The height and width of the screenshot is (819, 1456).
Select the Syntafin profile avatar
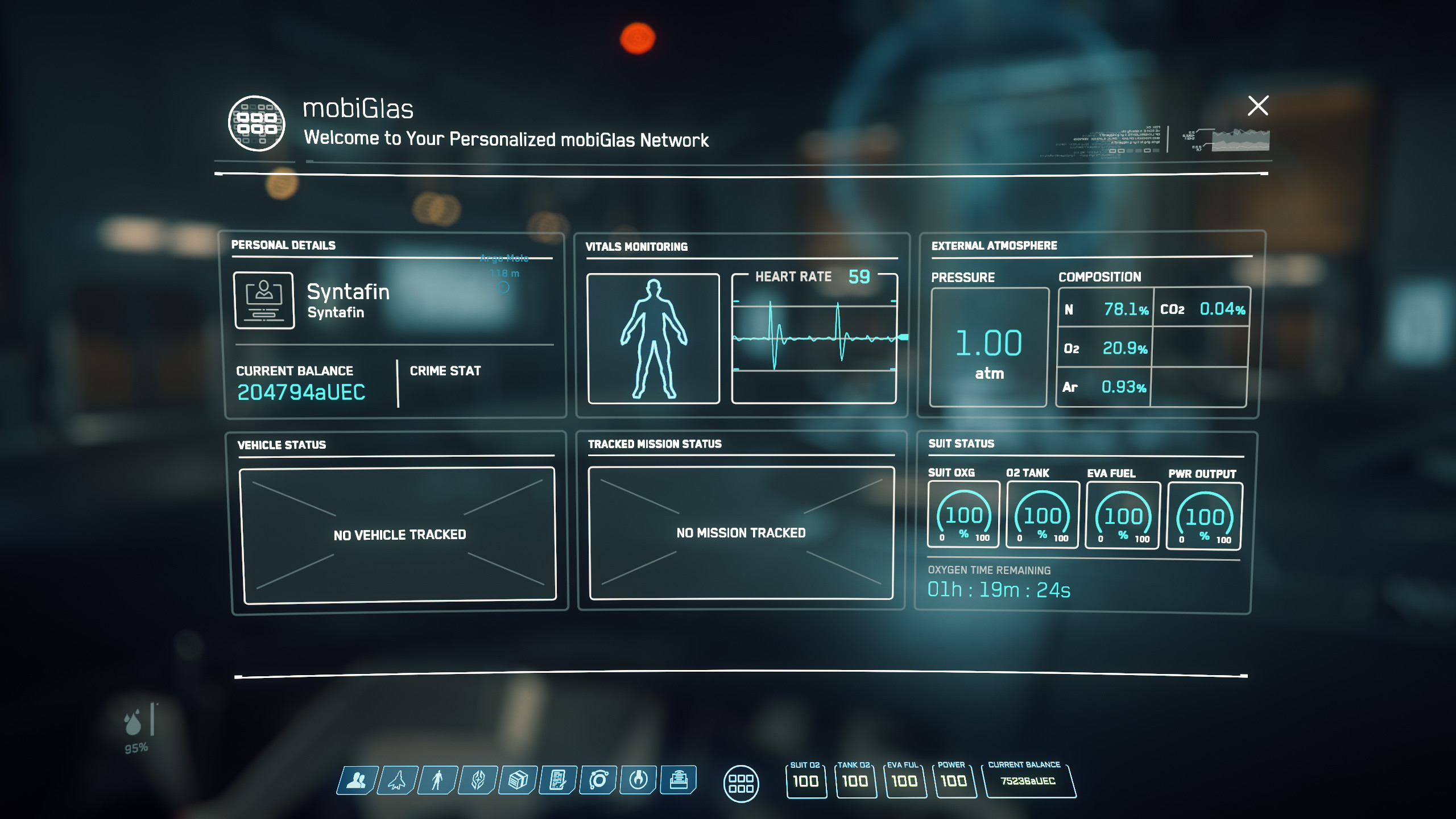[x=264, y=300]
